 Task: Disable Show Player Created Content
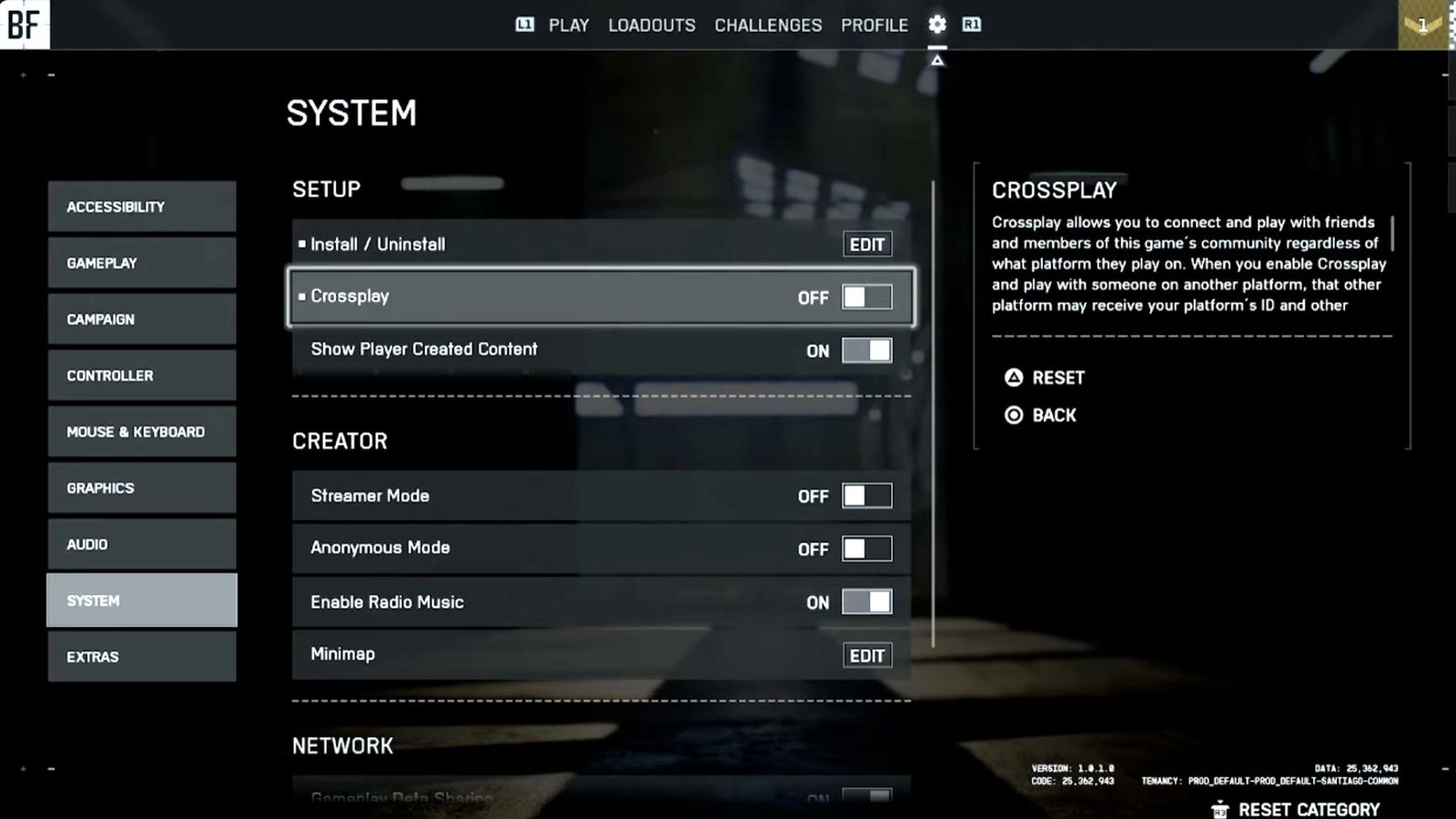click(x=866, y=349)
